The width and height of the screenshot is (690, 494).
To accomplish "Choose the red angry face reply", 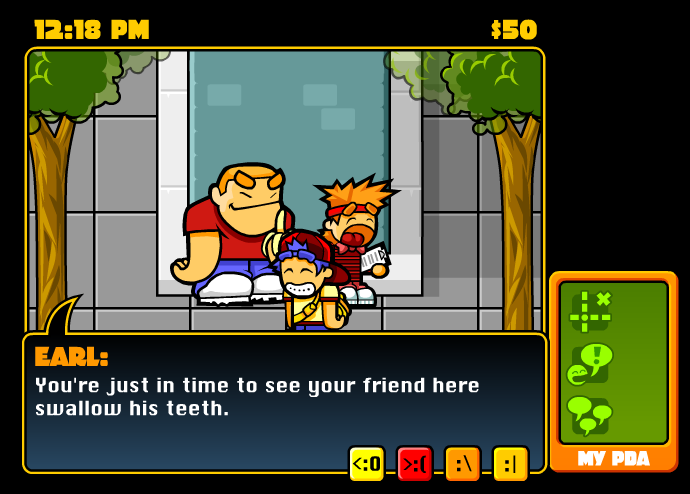I will (x=414, y=464).
